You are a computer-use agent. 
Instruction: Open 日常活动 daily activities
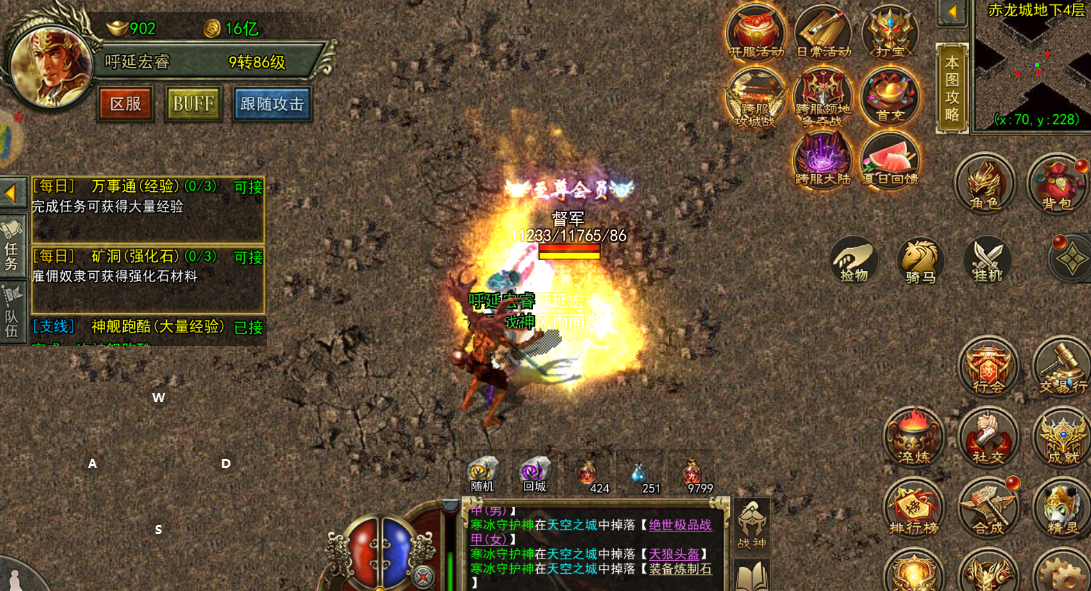(x=822, y=32)
